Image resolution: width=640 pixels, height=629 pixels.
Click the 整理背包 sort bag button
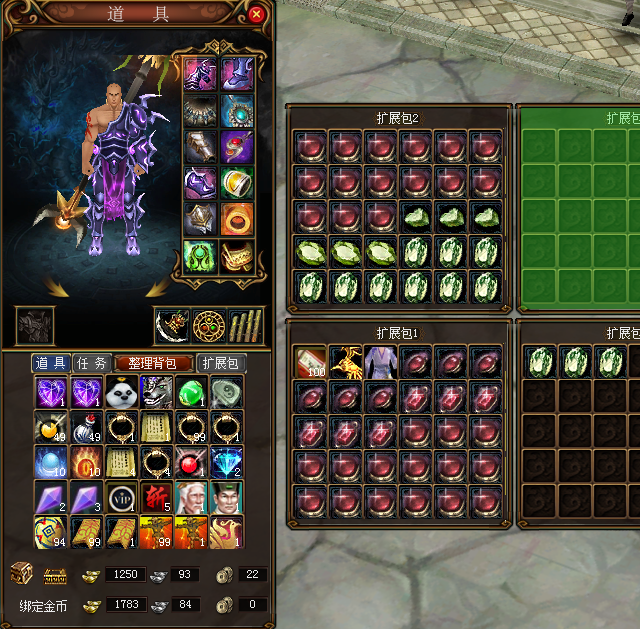pyautogui.click(x=152, y=363)
